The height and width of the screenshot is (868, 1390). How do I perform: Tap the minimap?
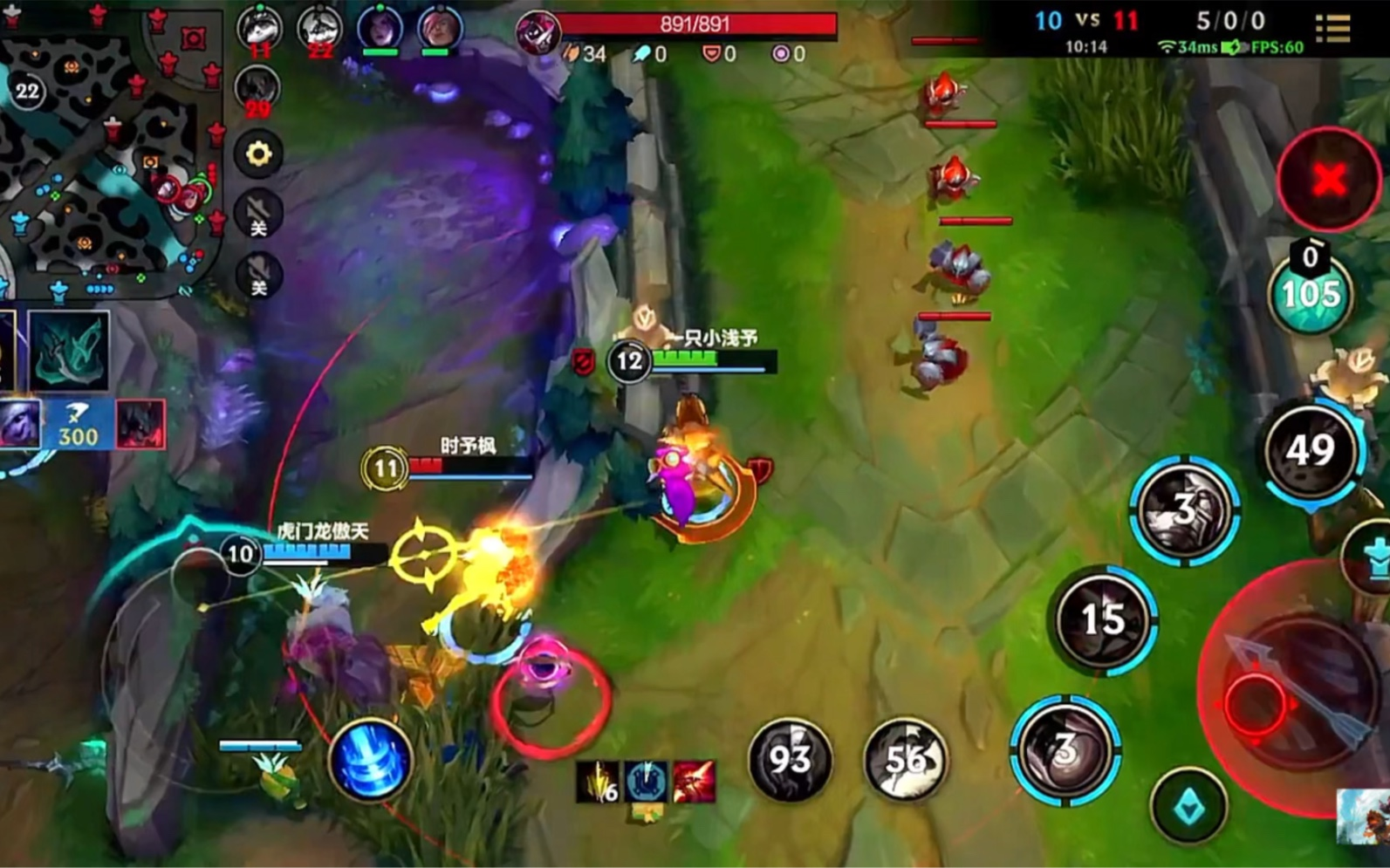[105, 148]
